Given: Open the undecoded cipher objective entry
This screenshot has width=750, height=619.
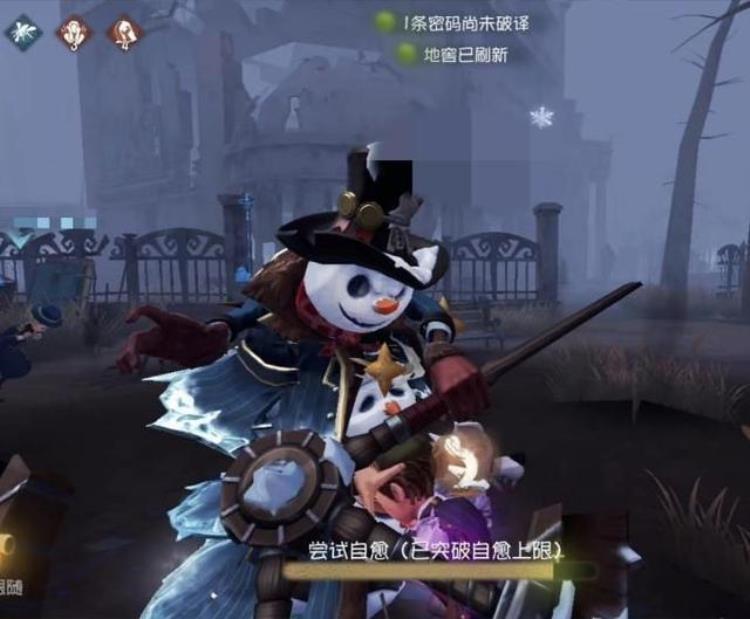Looking at the screenshot, I should click(450, 21).
